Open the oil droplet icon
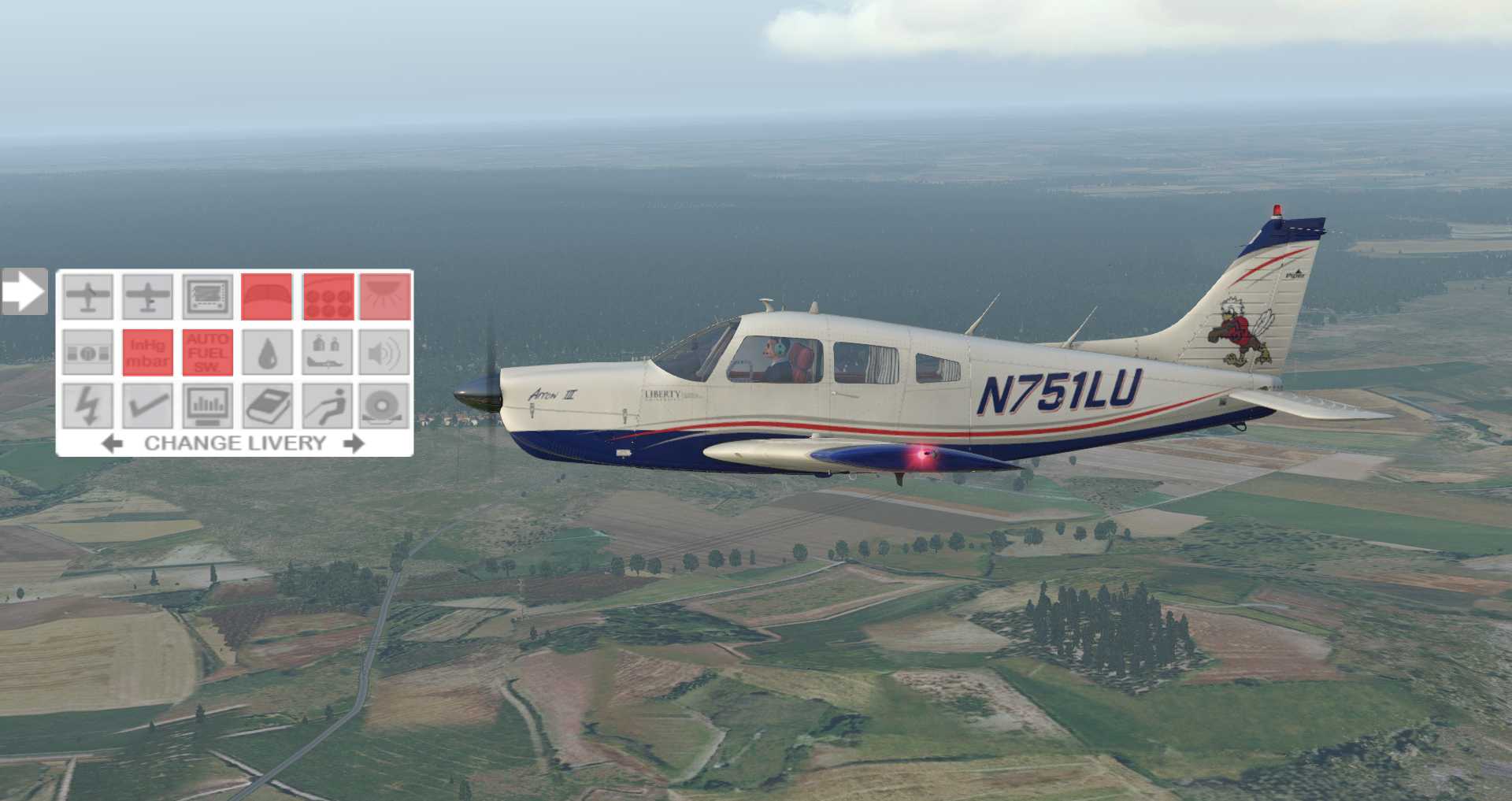Image resolution: width=1512 pixels, height=801 pixels. tap(266, 352)
